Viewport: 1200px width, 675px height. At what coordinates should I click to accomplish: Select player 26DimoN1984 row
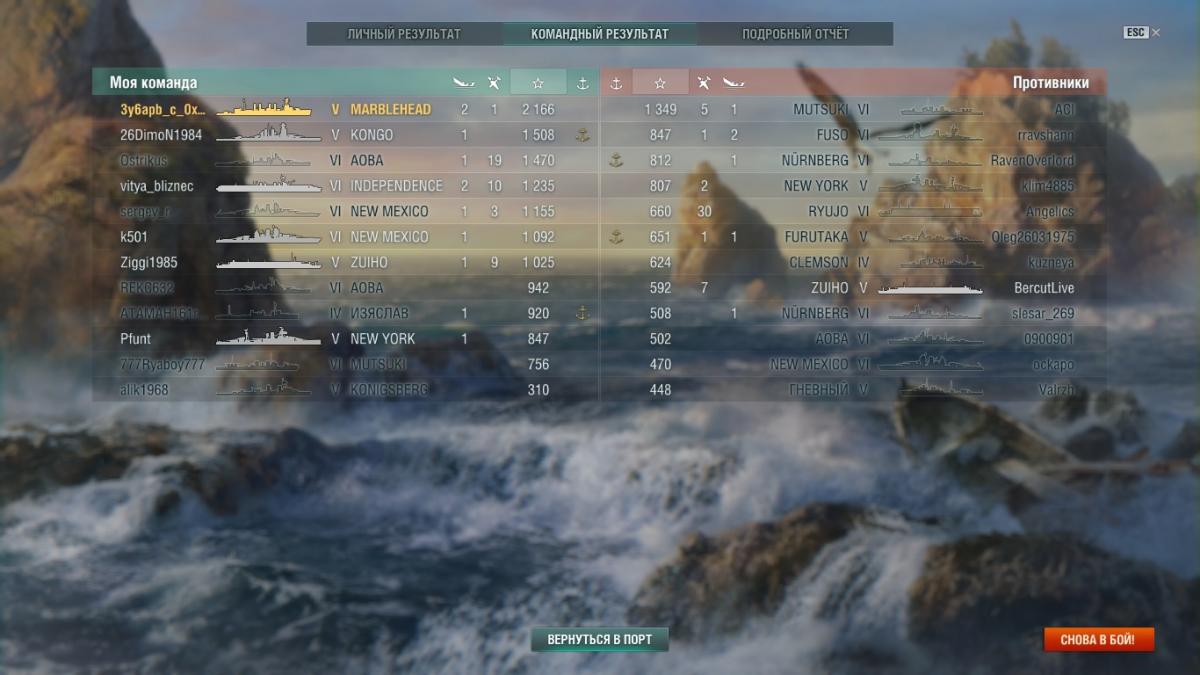[161, 135]
